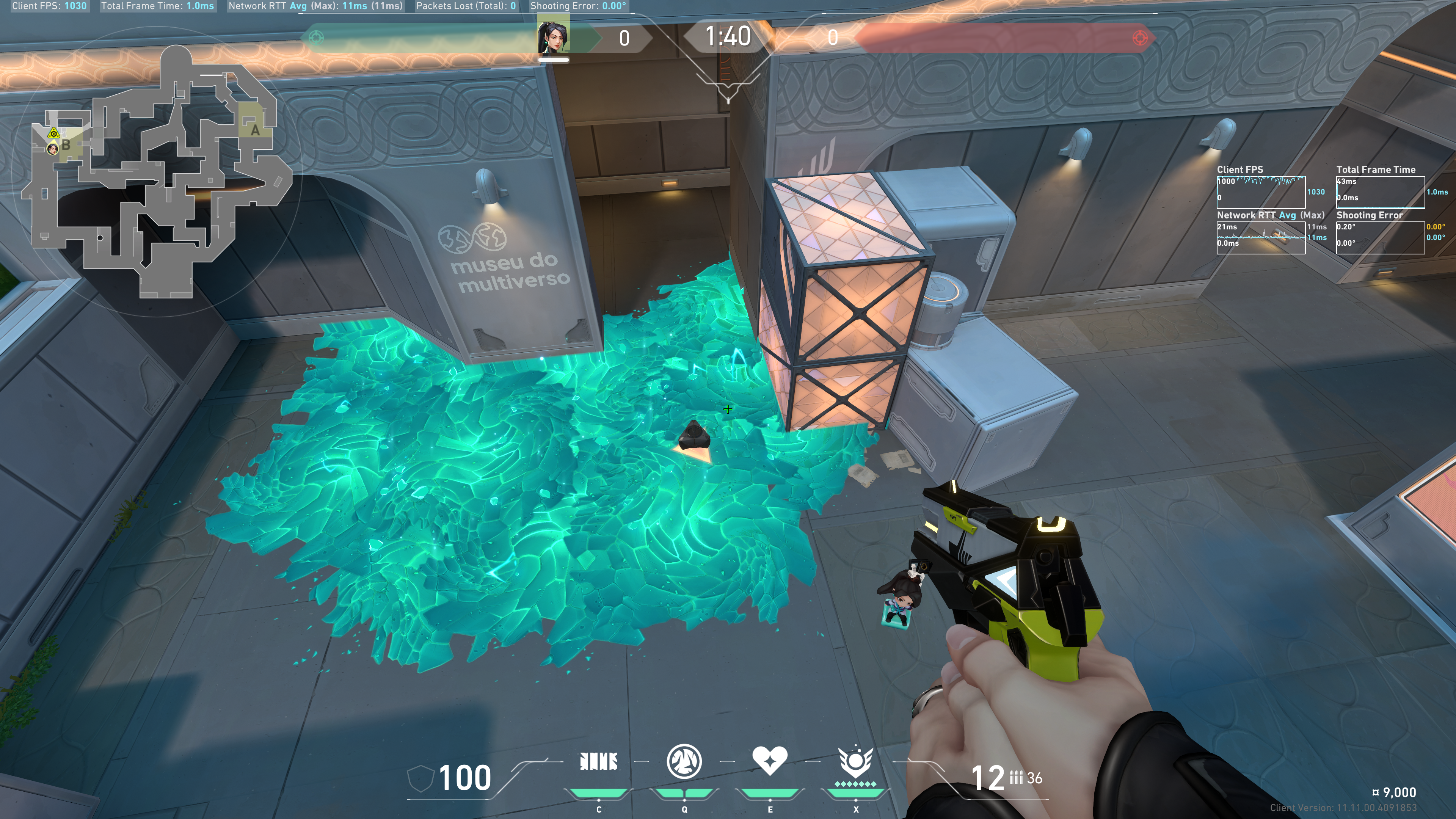Select the Barrier Orb wall ability icon
This screenshot has width=1456, height=819.
coord(599,761)
